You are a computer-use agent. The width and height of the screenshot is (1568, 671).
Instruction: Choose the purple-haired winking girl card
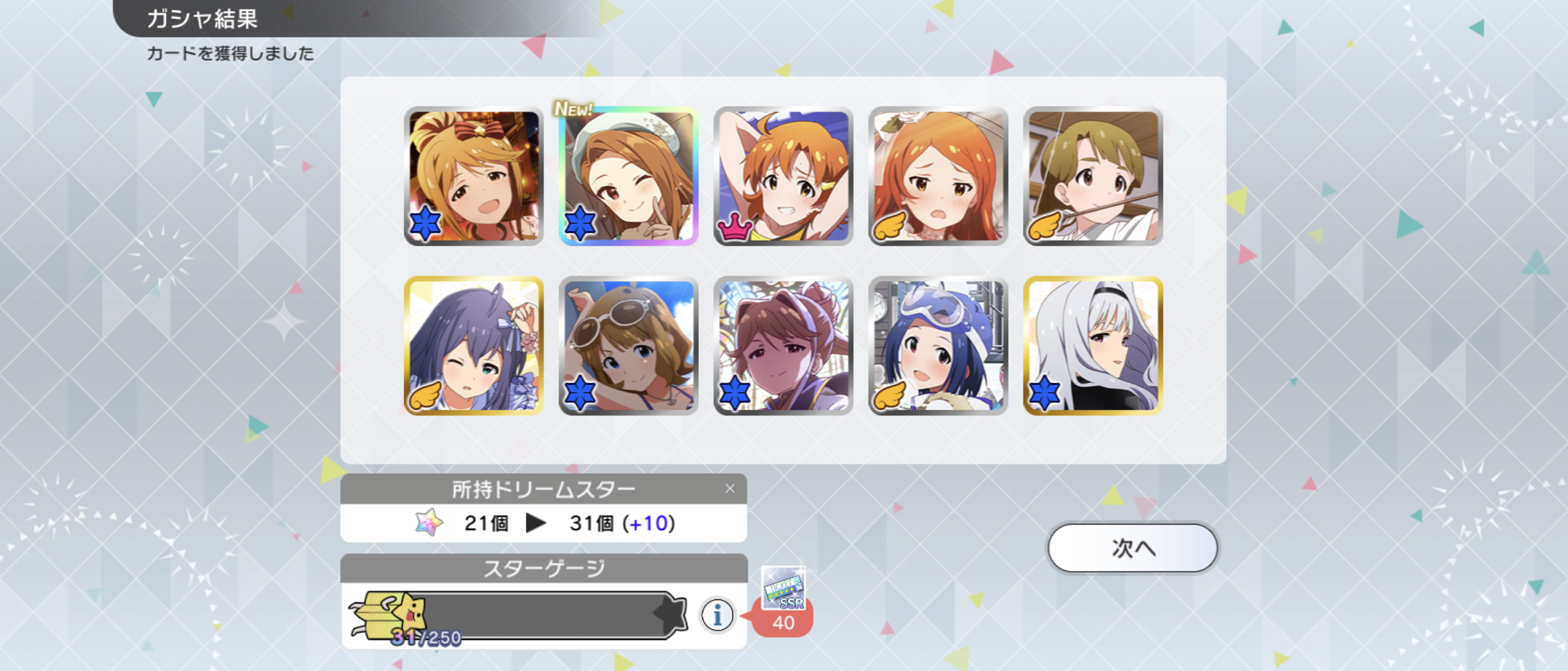[x=473, y=346]
